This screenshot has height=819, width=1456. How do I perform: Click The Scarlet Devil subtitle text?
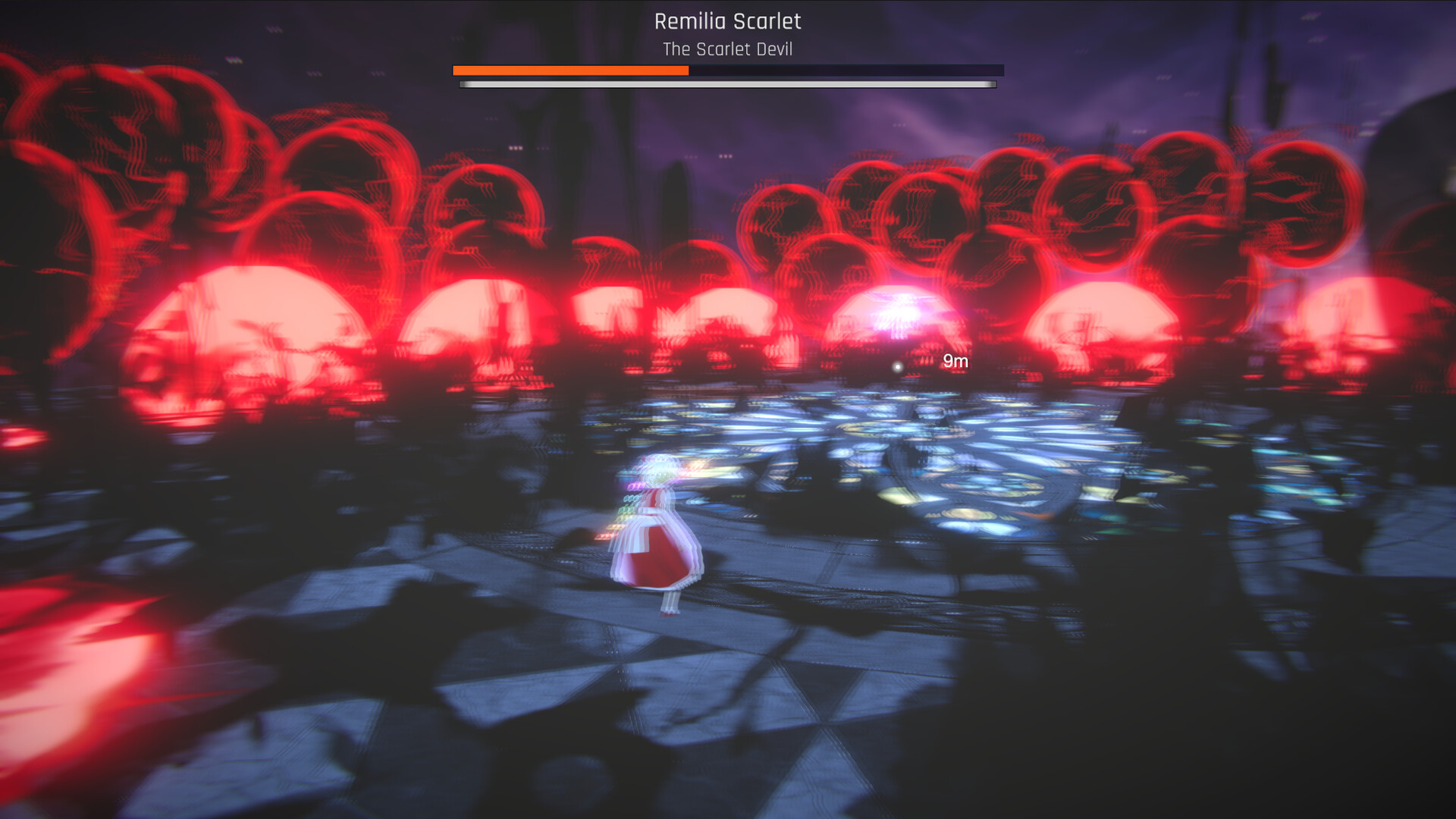coord(727,49)
